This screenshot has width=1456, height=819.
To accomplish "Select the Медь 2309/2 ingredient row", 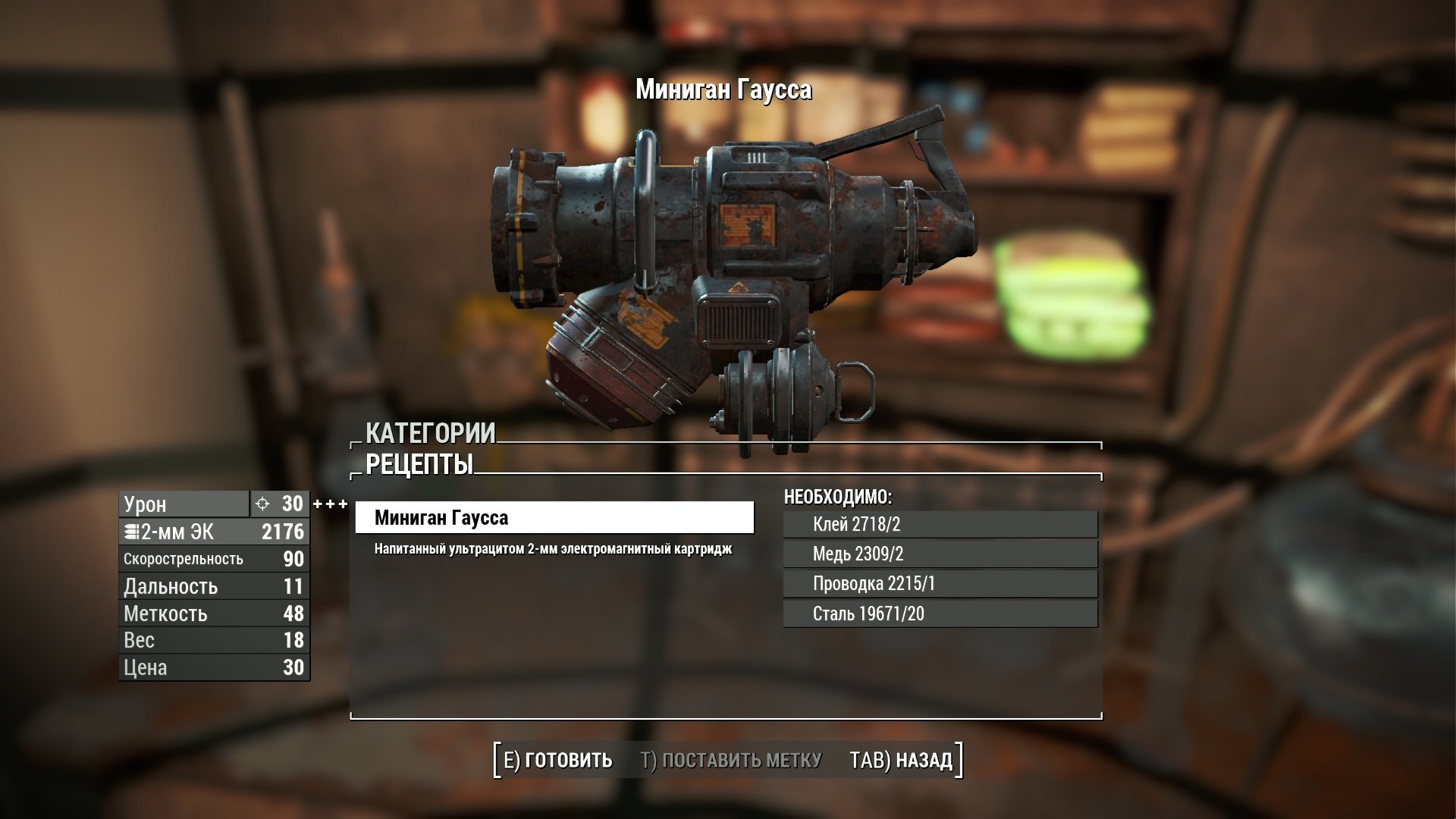I will point(940,554).
